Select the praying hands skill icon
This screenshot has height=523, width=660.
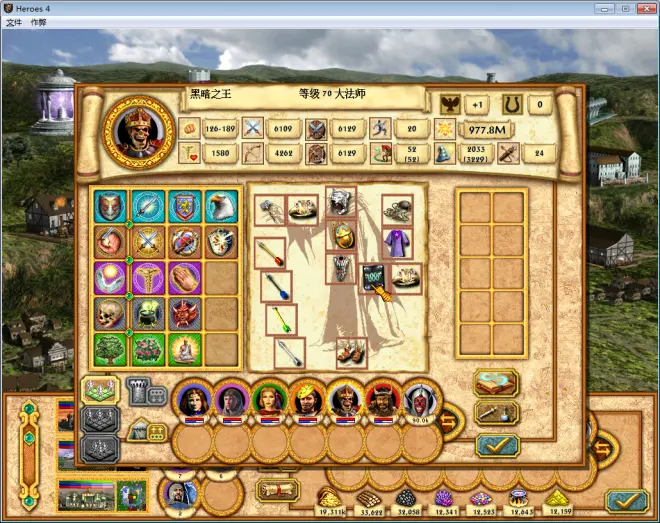click(x=184, y=277)
